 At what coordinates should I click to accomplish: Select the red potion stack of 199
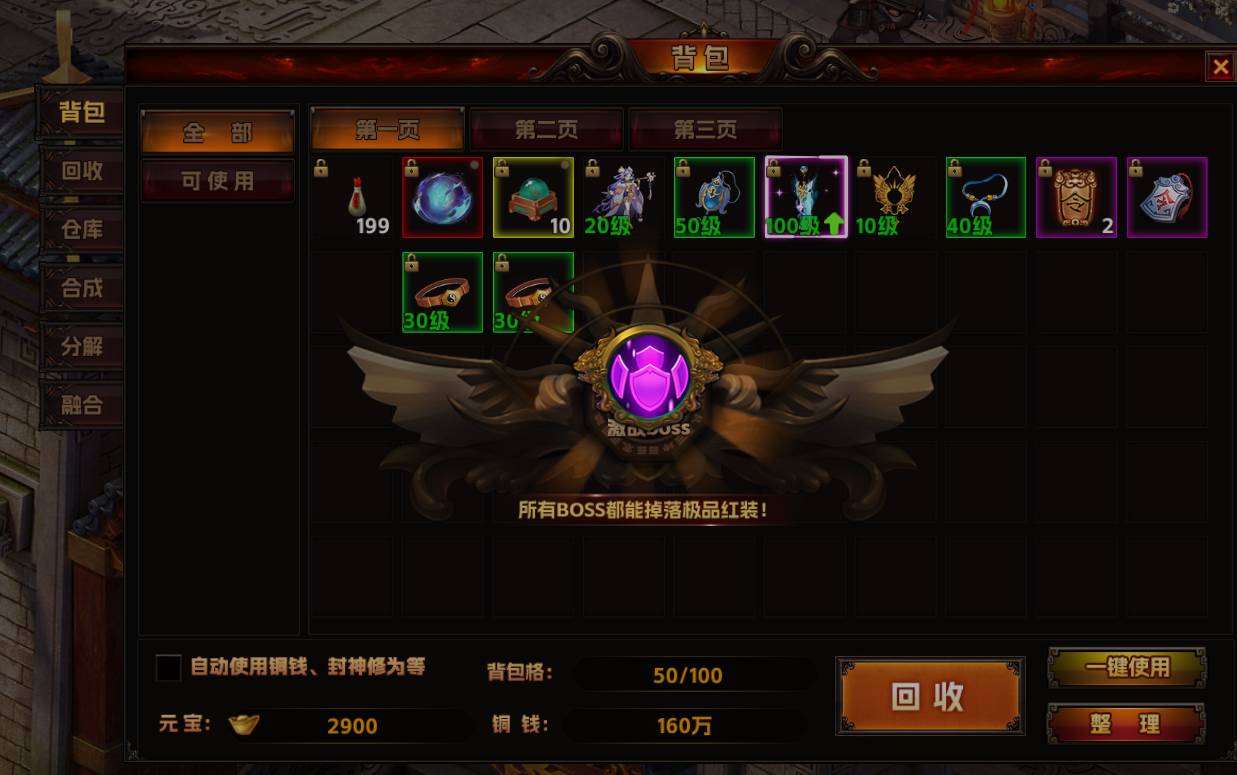pos(353,197)
